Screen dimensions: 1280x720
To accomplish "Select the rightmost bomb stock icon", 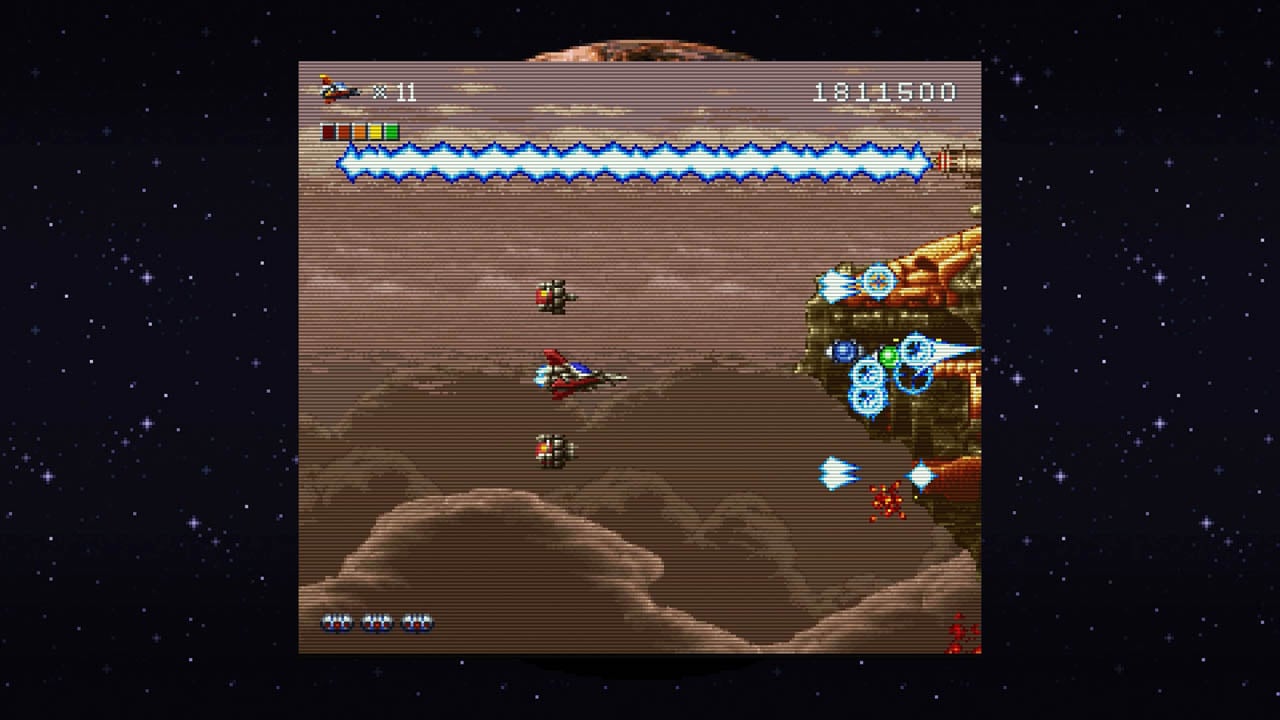I will coord(418,623).
